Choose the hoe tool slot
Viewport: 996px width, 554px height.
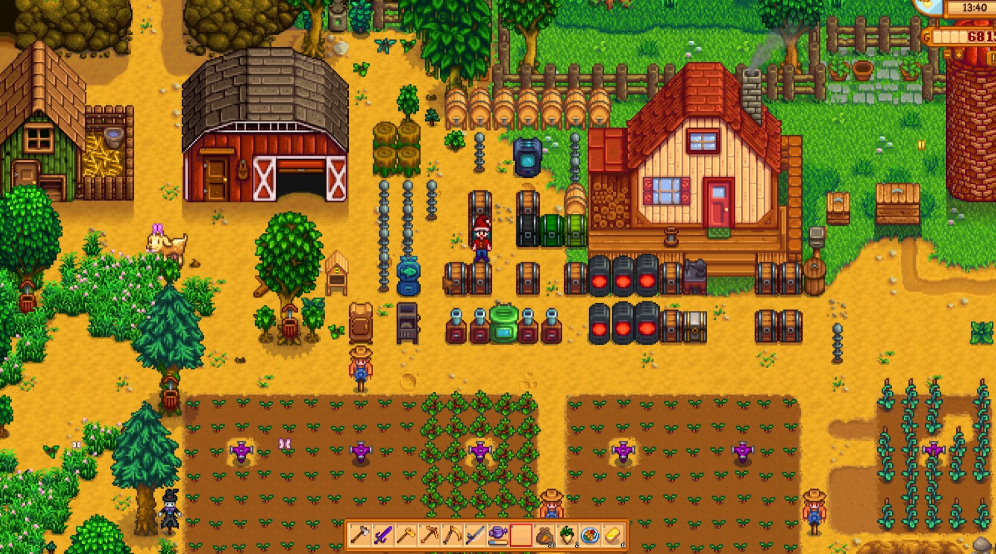pyautogui.click(x=406, y=536)
